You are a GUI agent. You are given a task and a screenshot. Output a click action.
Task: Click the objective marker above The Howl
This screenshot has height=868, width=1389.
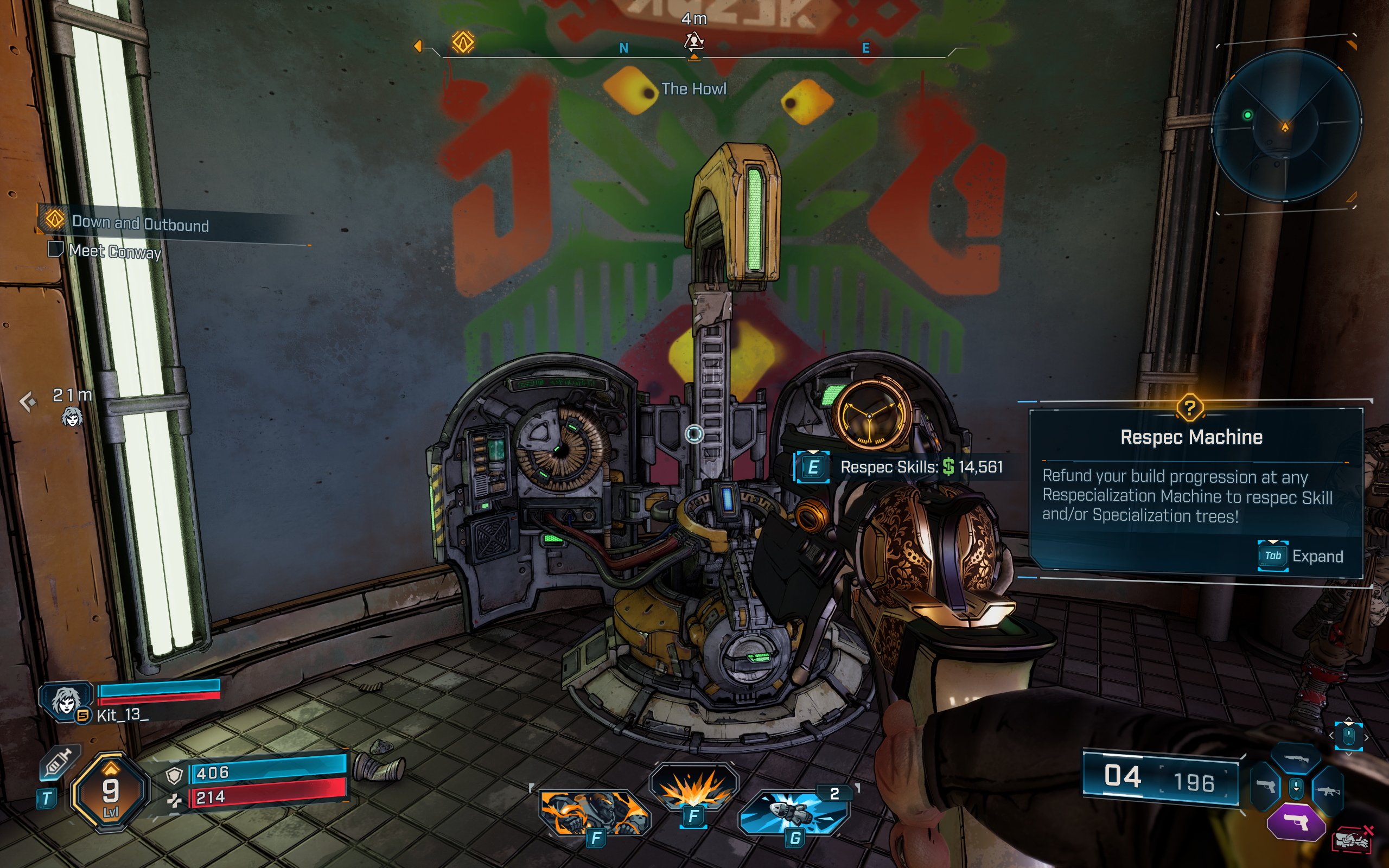(694, 41)
